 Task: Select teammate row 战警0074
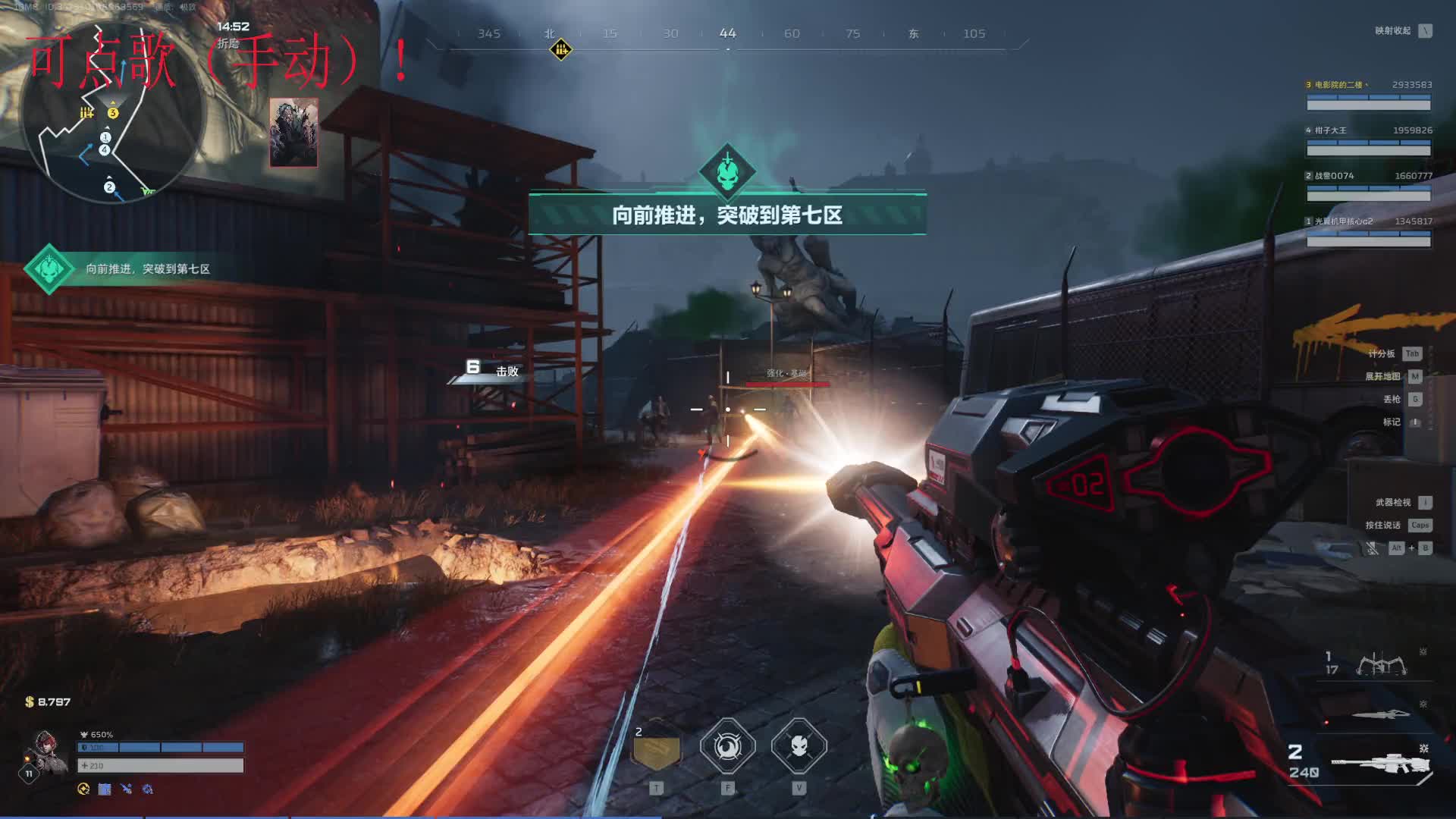pos(1368,187)
